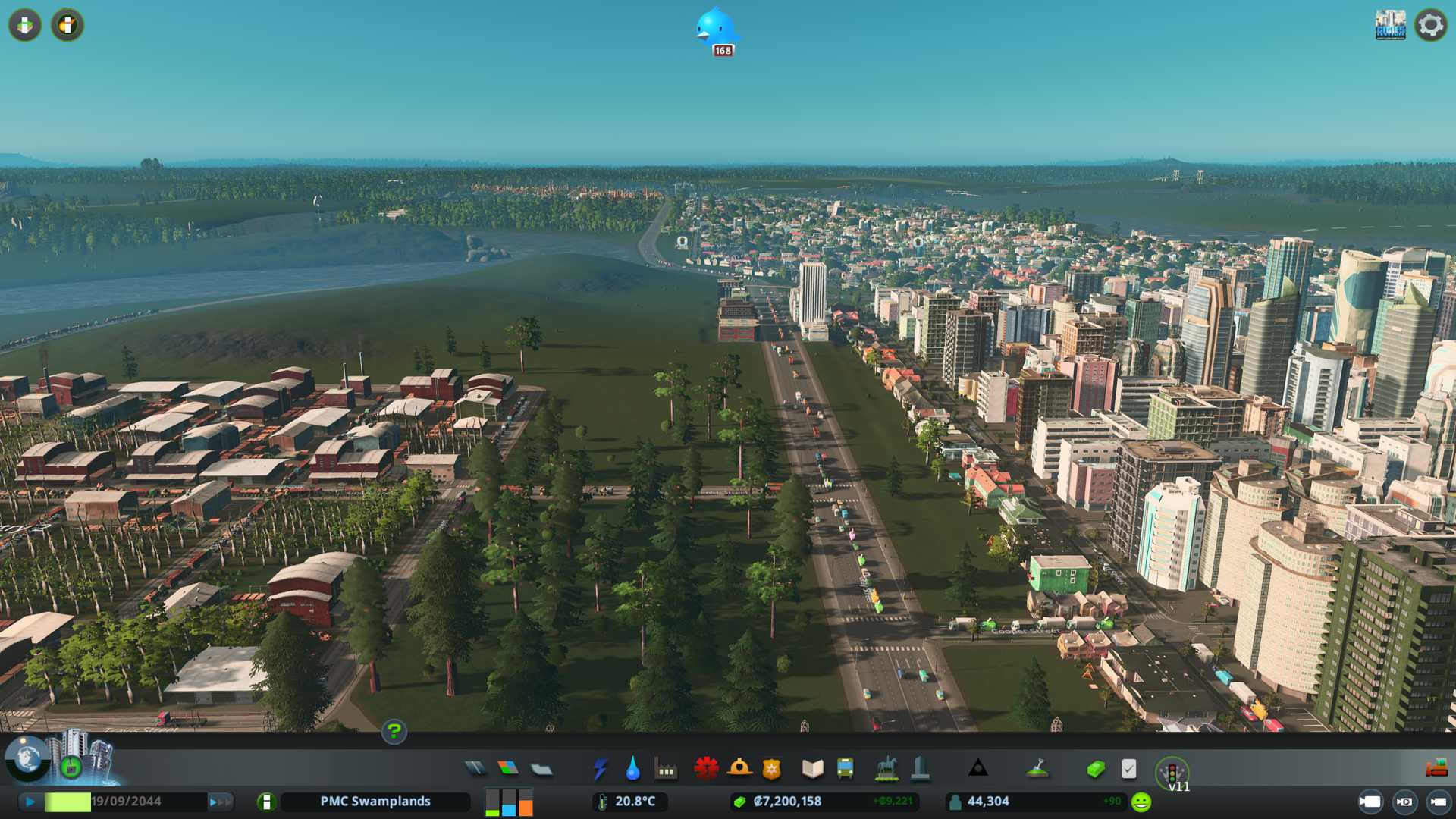Open the Fire Department helmet menu
Screen dimensions: 1456x819
739,769
